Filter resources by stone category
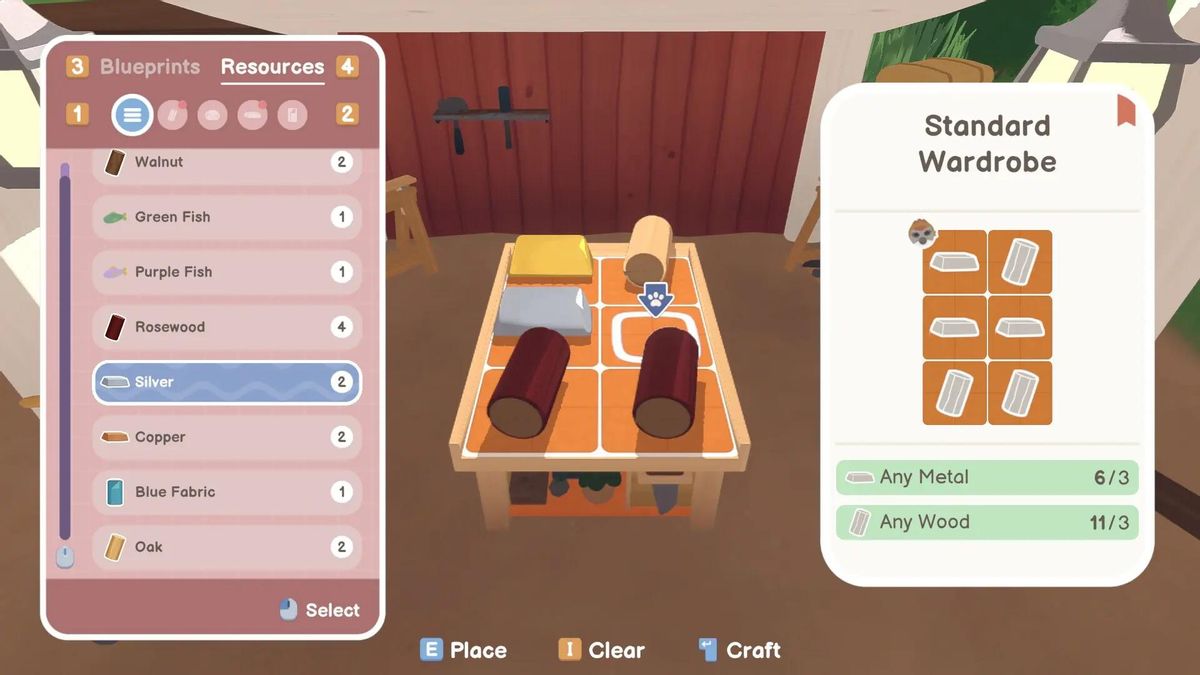This screenshot has height=675, width=1200. [212, 115]
